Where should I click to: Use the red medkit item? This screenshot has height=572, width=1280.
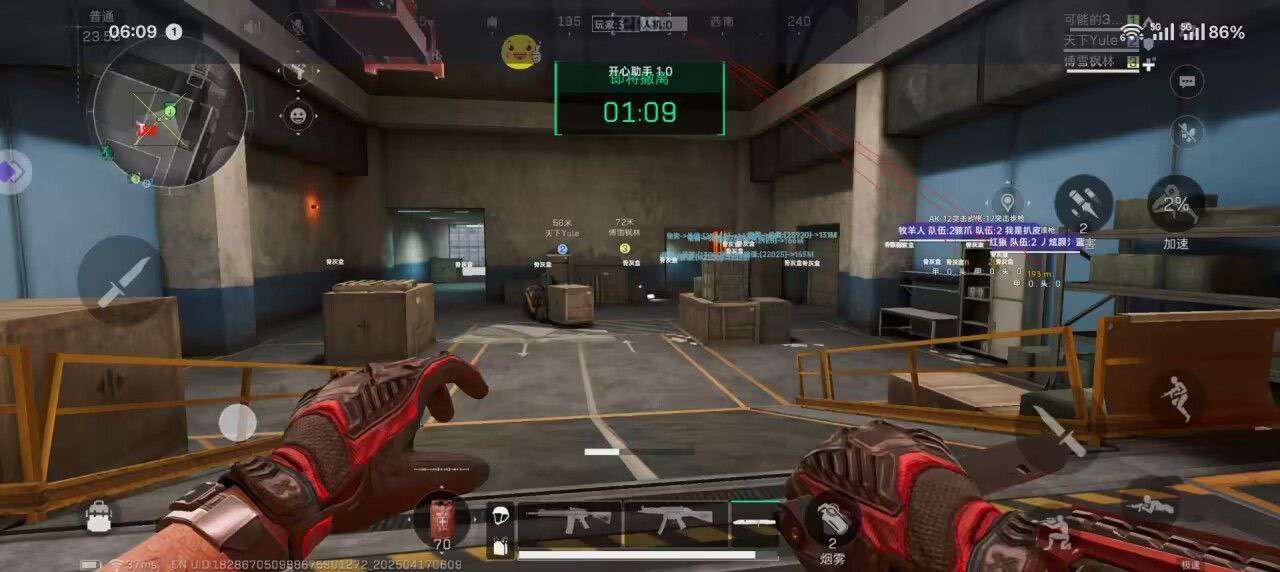click(441, 520)
